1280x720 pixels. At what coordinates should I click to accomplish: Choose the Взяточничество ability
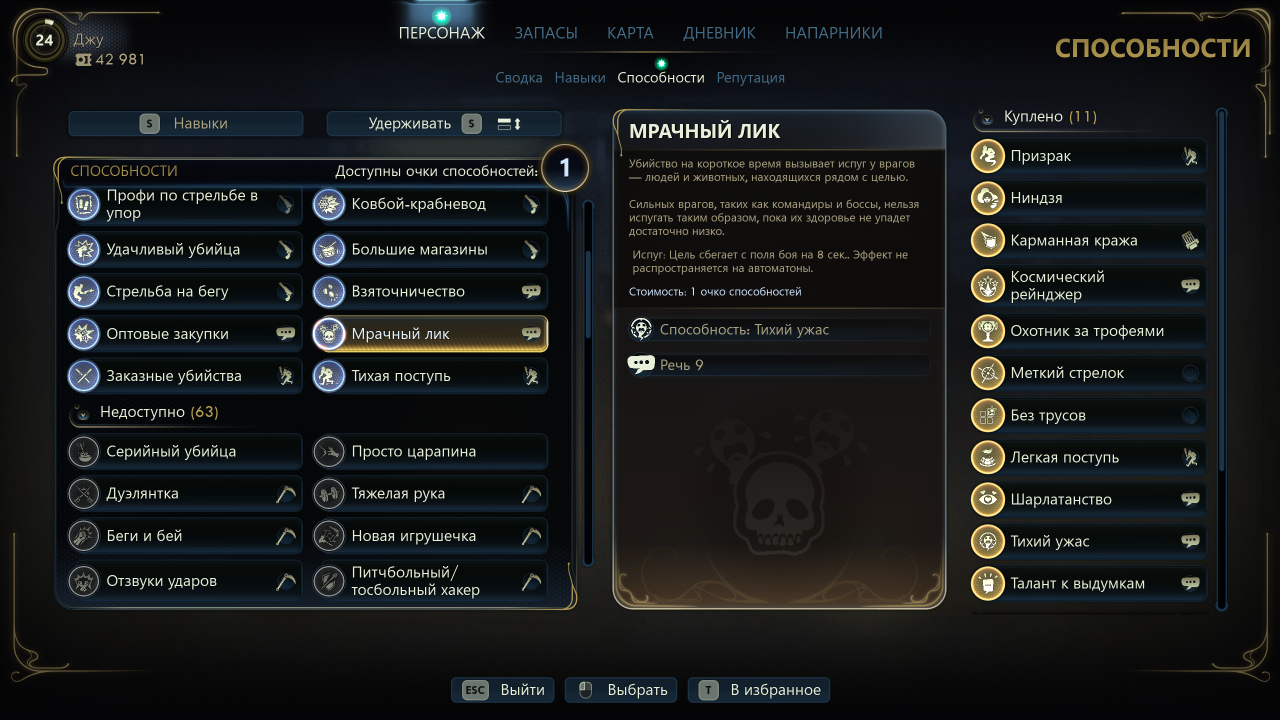click(x=430, y=292)
